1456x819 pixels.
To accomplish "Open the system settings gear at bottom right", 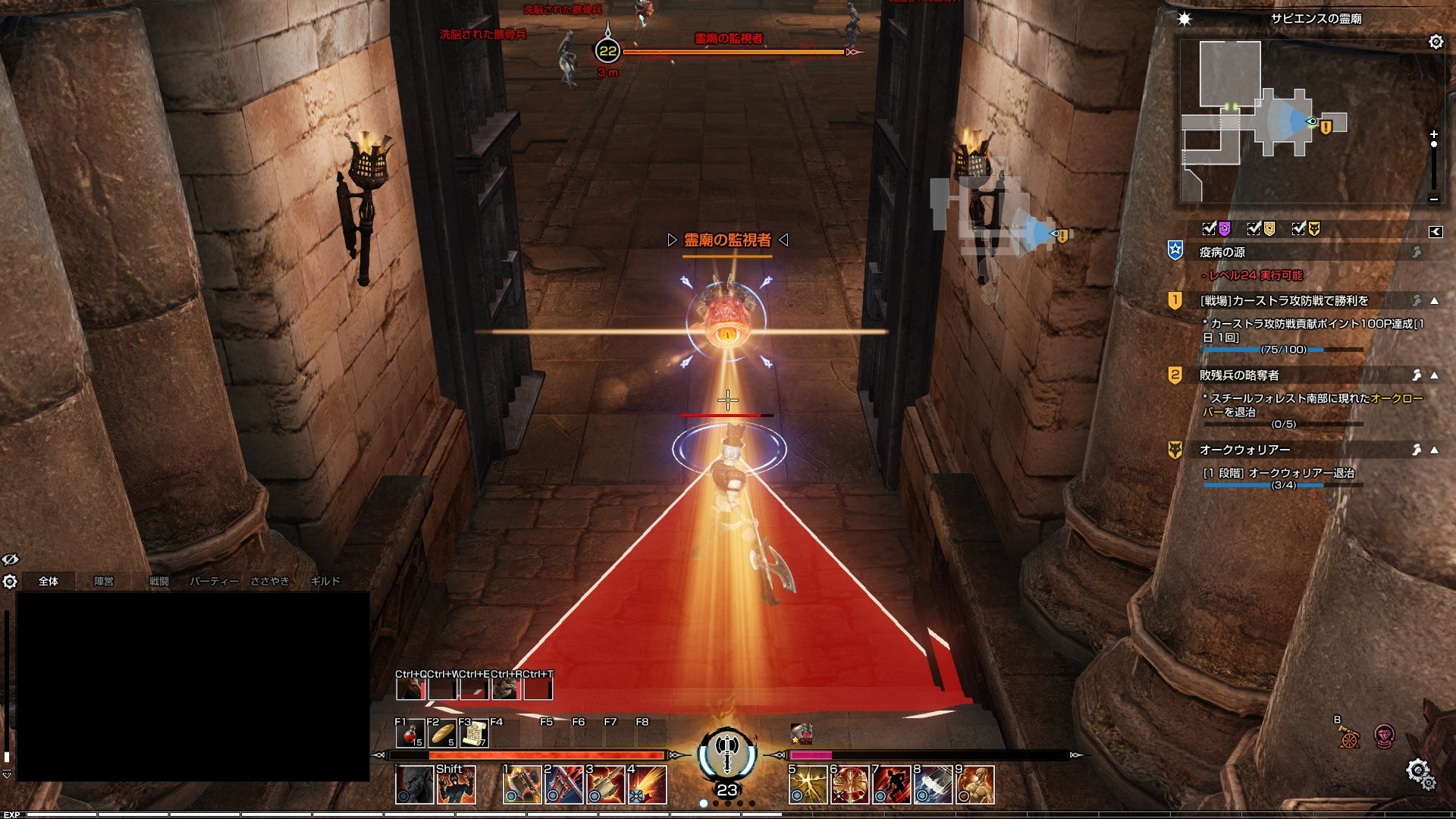I will pos(1417,771).
